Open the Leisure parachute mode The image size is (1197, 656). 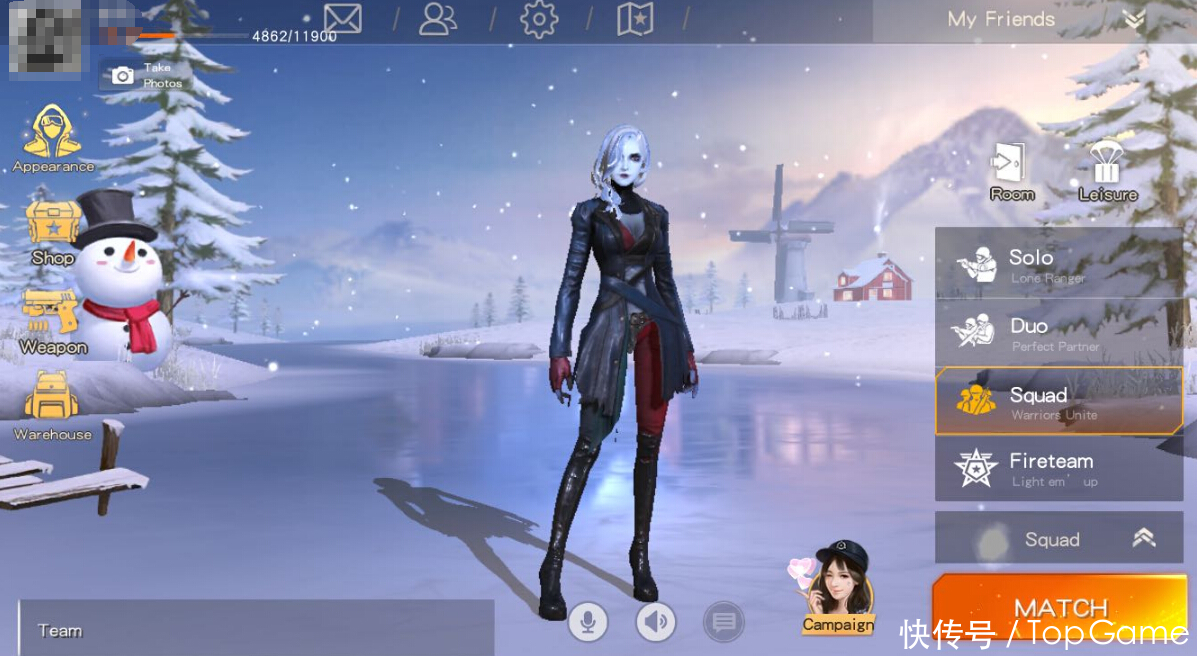[1107, 171]
